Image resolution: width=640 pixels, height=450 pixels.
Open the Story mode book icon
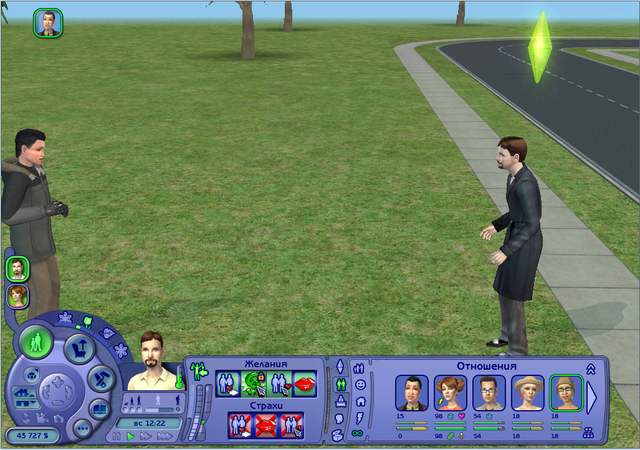pyautogui.click(x=99, y=408)
